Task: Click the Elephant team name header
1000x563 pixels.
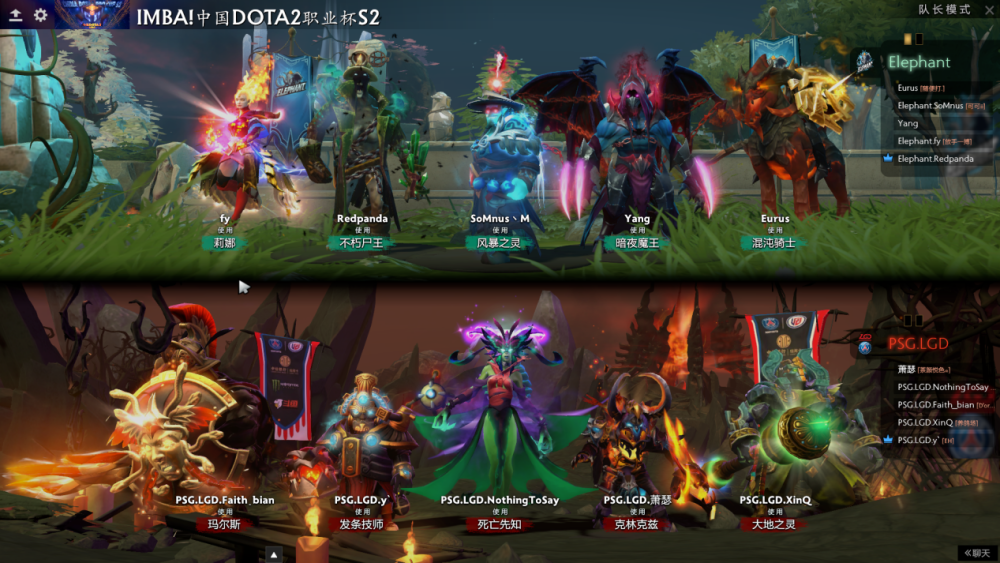Action: [x=919, y=62]
